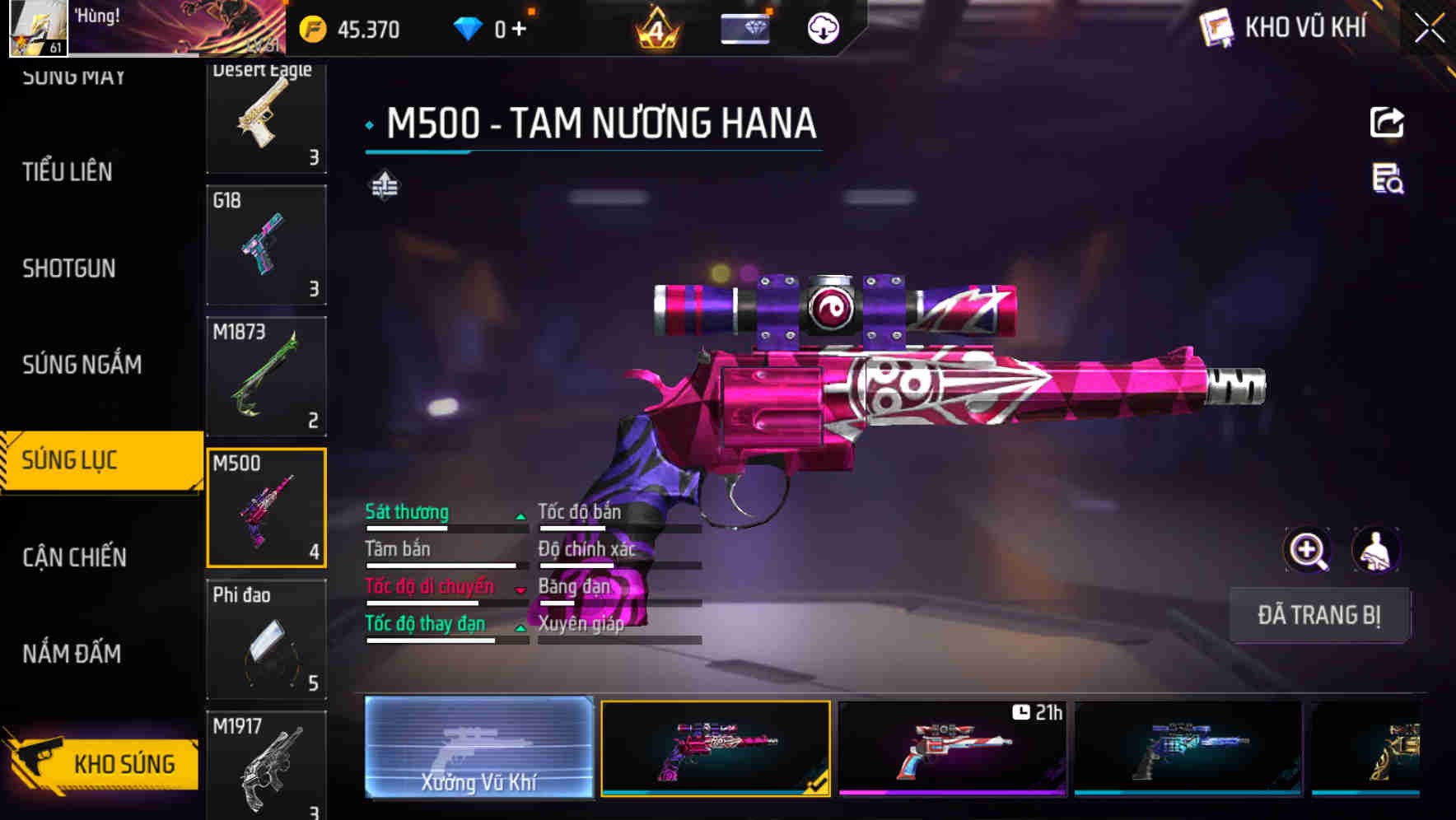Select the M500 skin with 21h timer
Viewport: 1456px width, 820px height.
952,748
